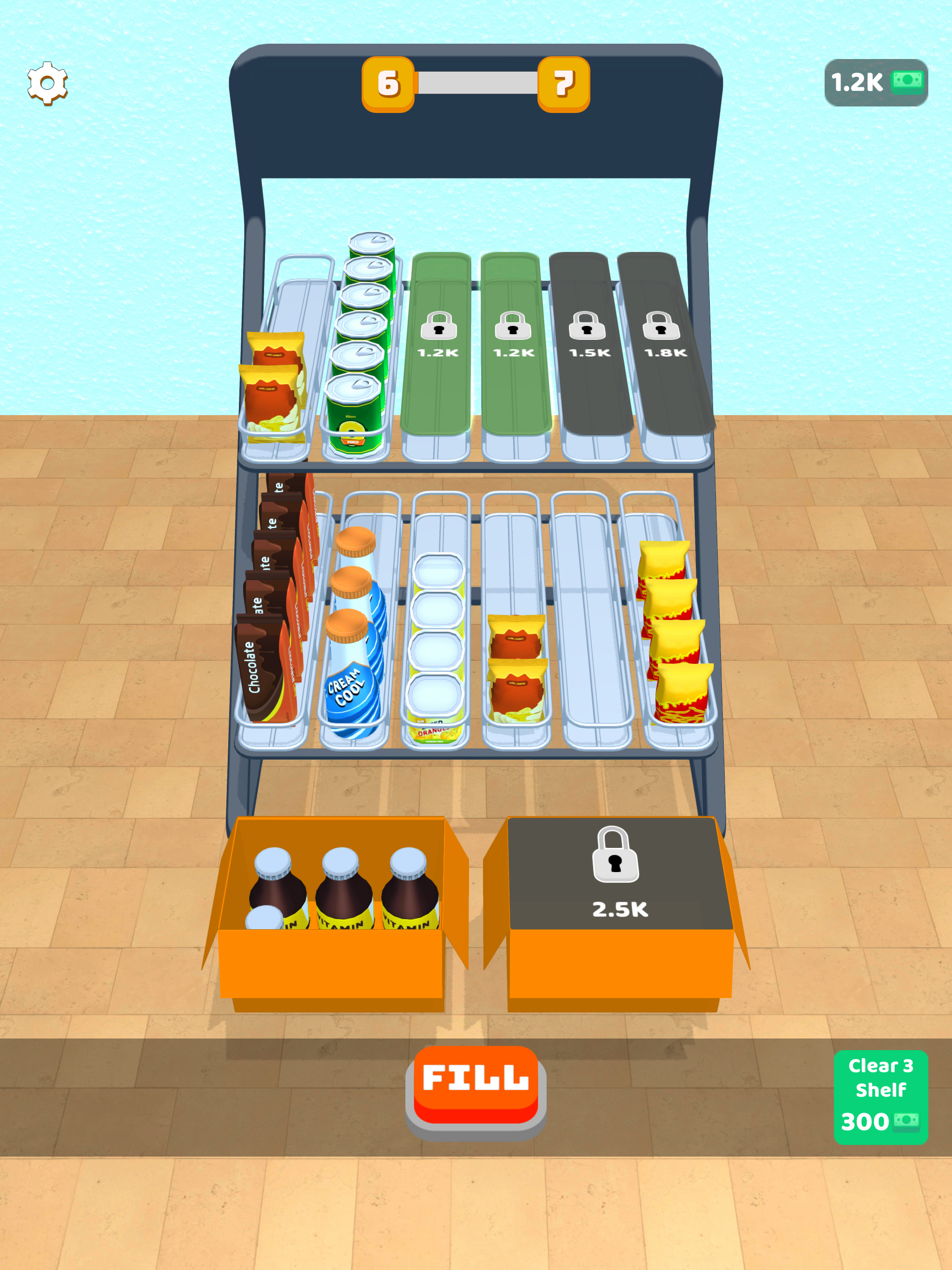The width and height of the screenshot is (952, 1270).
Task: Open the settings gear menu
Action: pyautogui.click(x=47, y=82)
